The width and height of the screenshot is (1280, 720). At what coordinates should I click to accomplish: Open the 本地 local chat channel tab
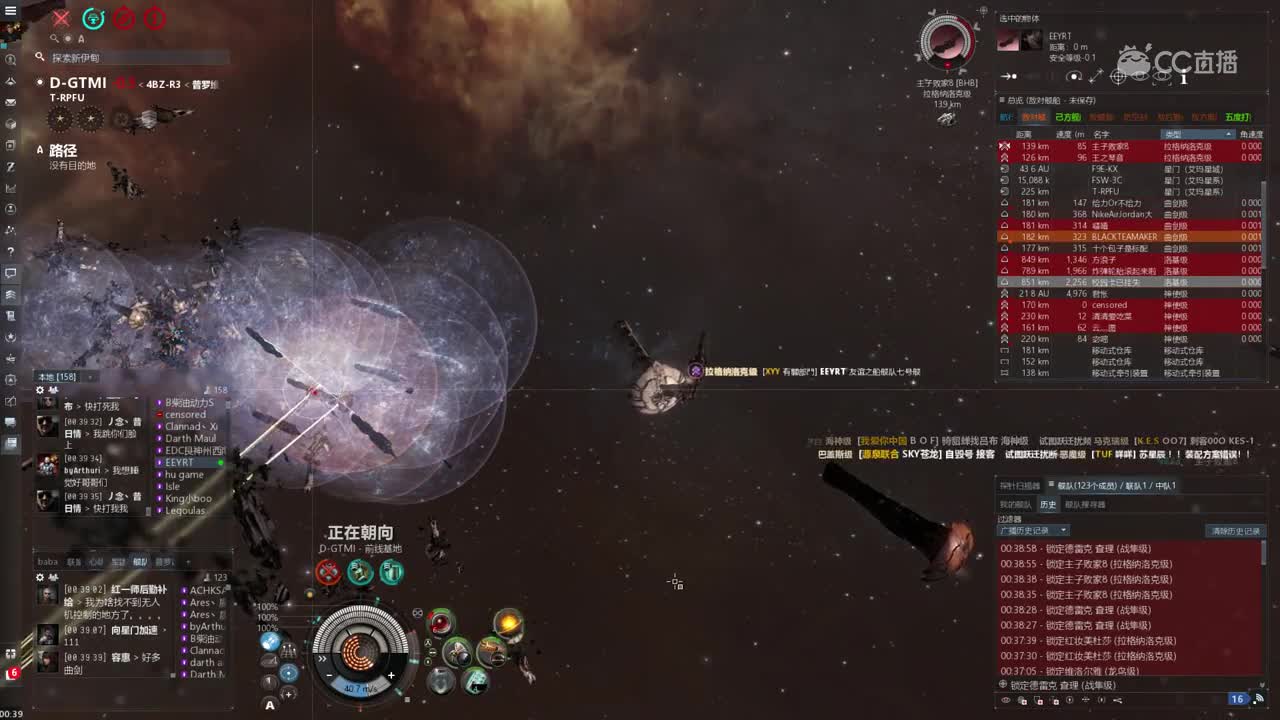[56, 377]
